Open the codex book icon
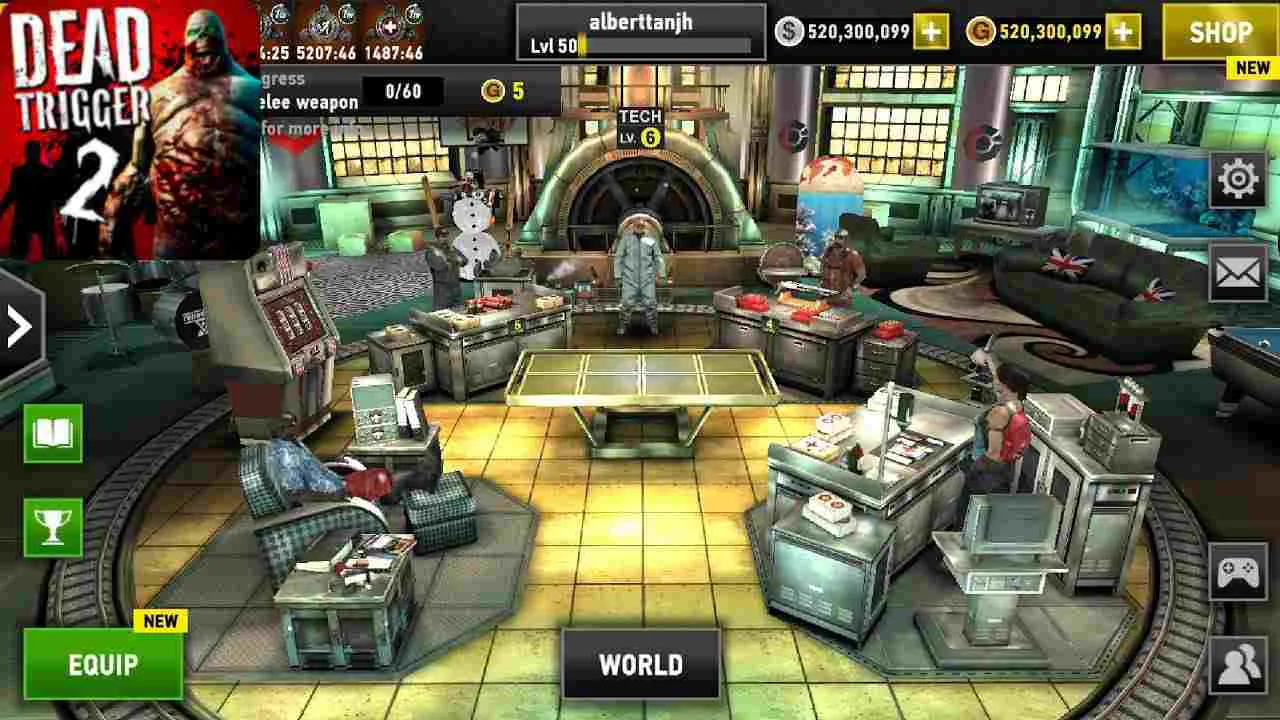This screenshot has width=1280, height=720. (53, 434)
